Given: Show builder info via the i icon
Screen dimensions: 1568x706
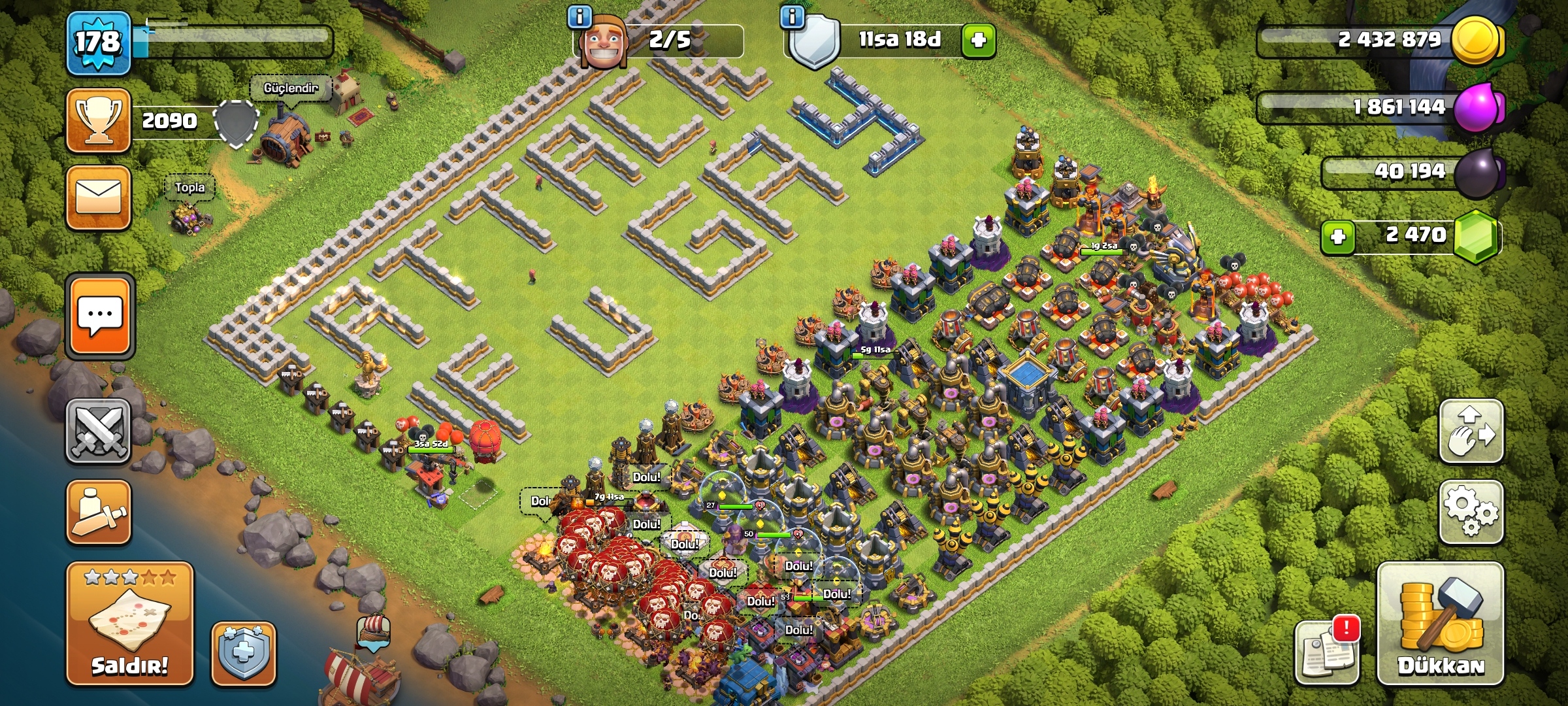Looking at the screenshot, I should point(580,16).
